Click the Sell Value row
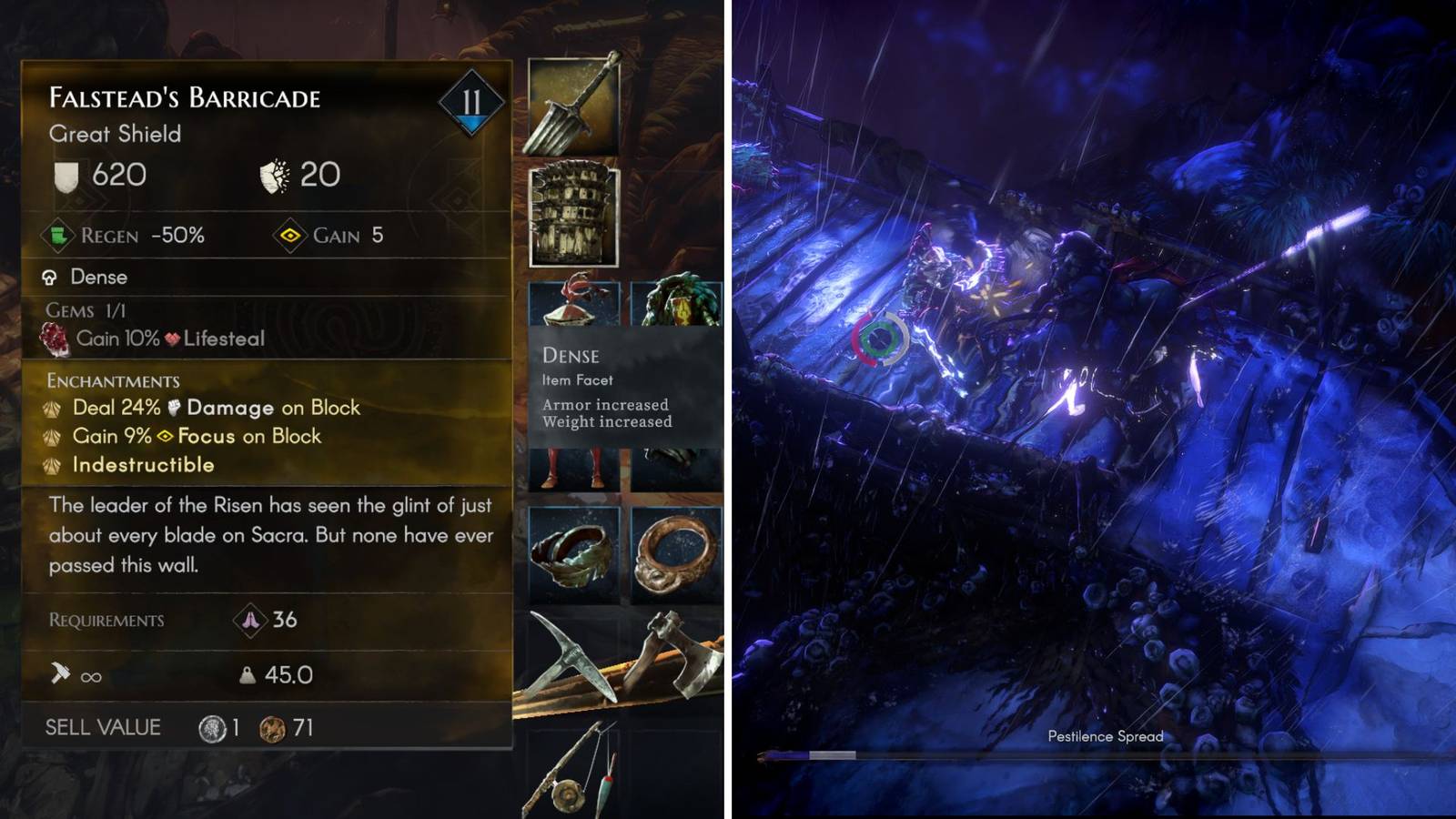Image resolution: width=1456 pixels, height=819 pixels. (102, 727)
